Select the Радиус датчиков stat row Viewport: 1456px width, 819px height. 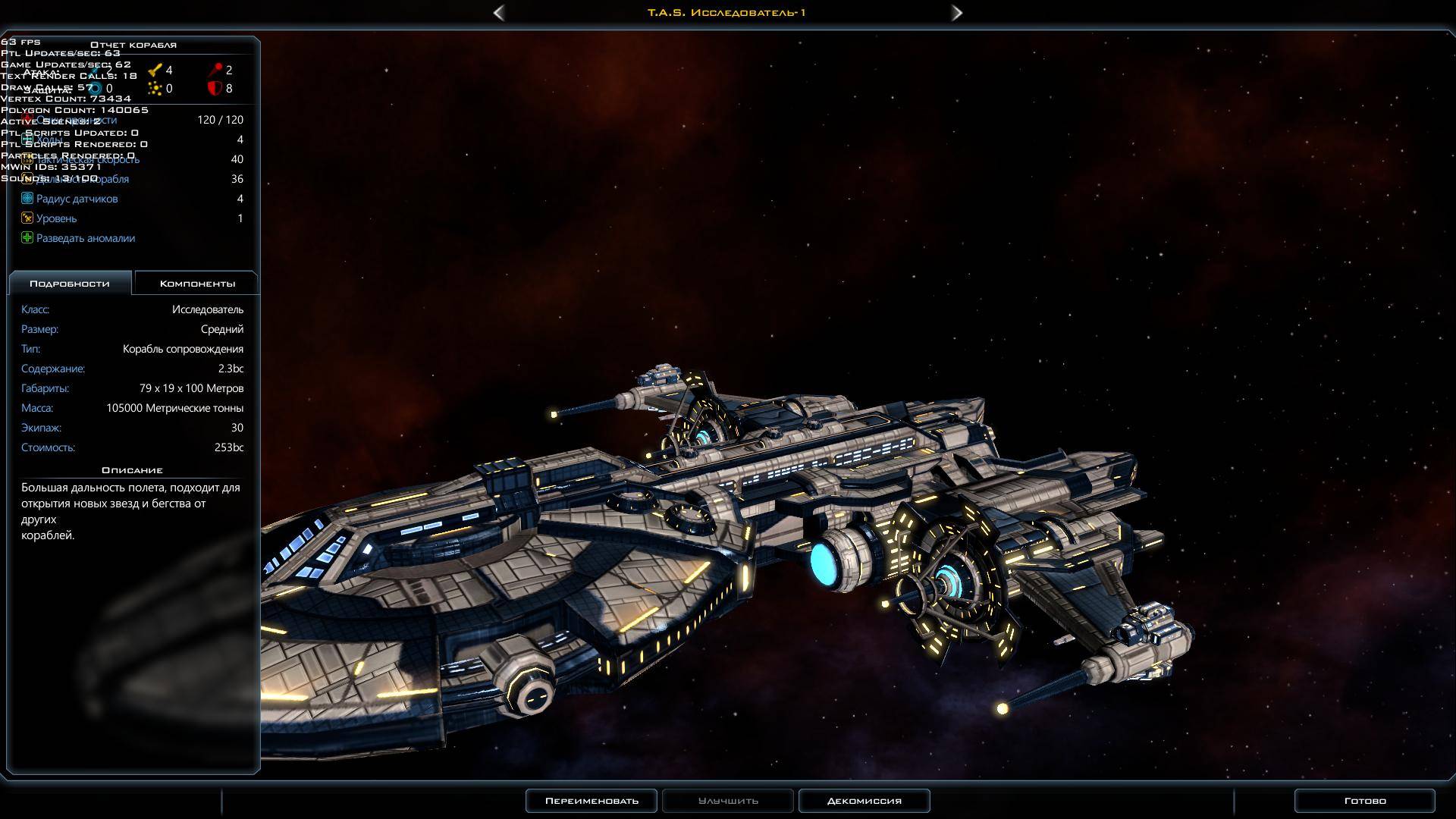[77, 199]
